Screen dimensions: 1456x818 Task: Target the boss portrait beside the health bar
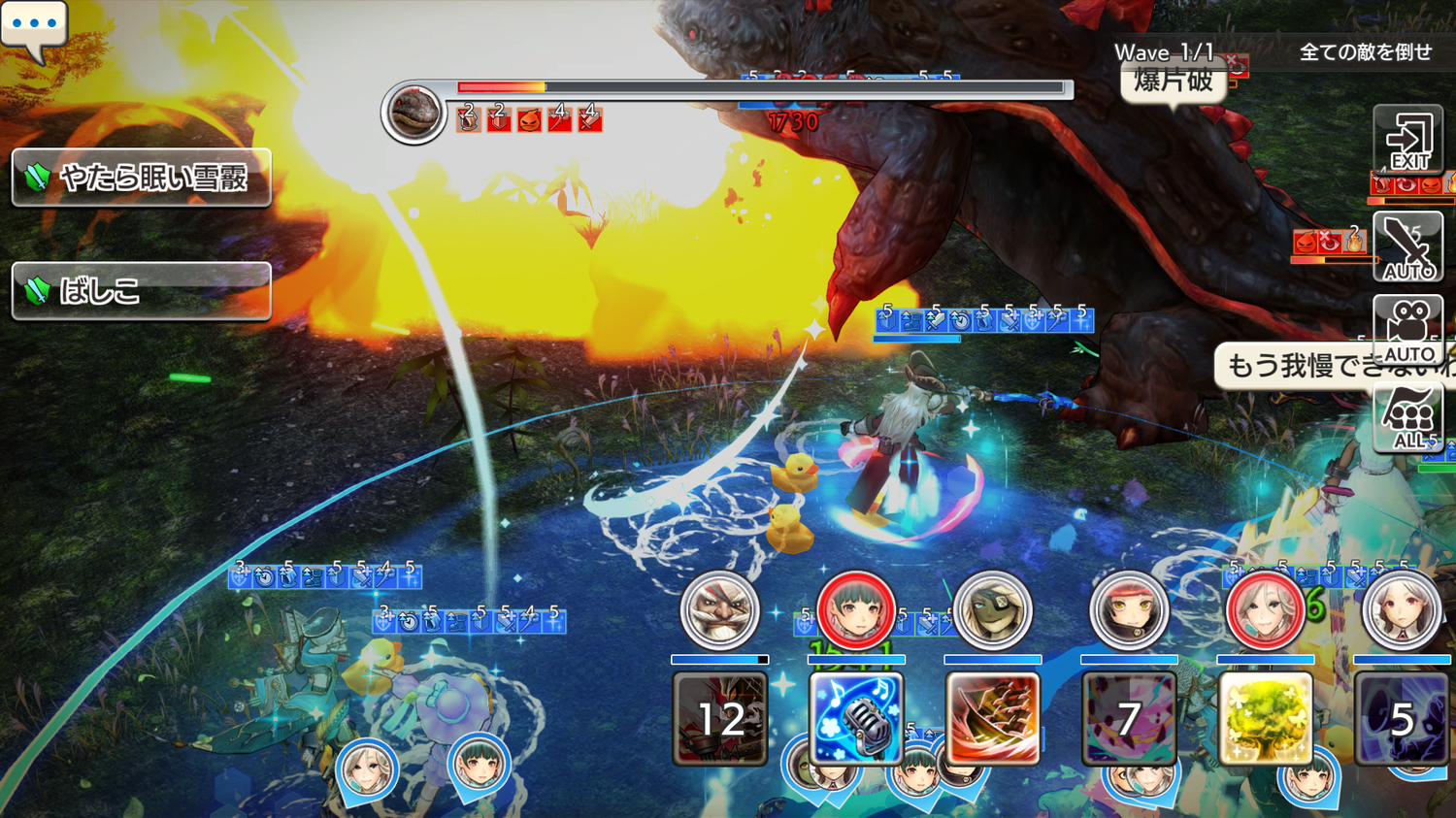click(x=414, y=113)
